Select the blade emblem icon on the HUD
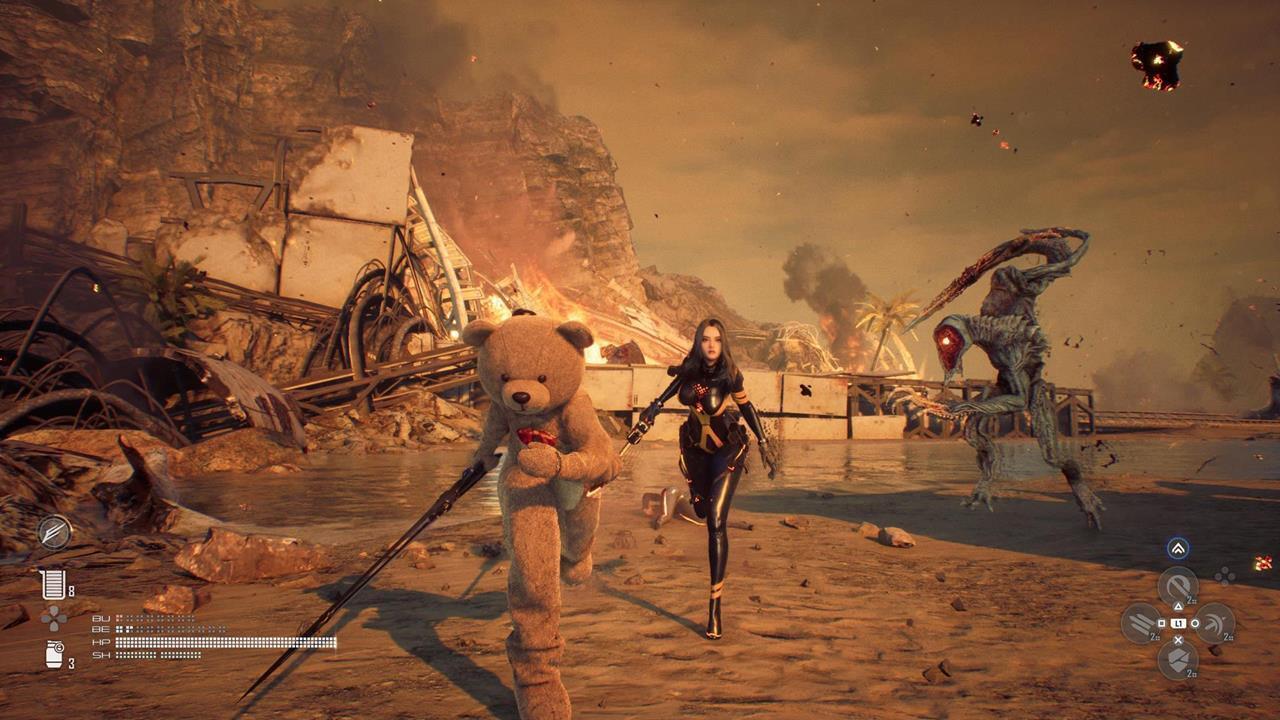 pos(54,532)
